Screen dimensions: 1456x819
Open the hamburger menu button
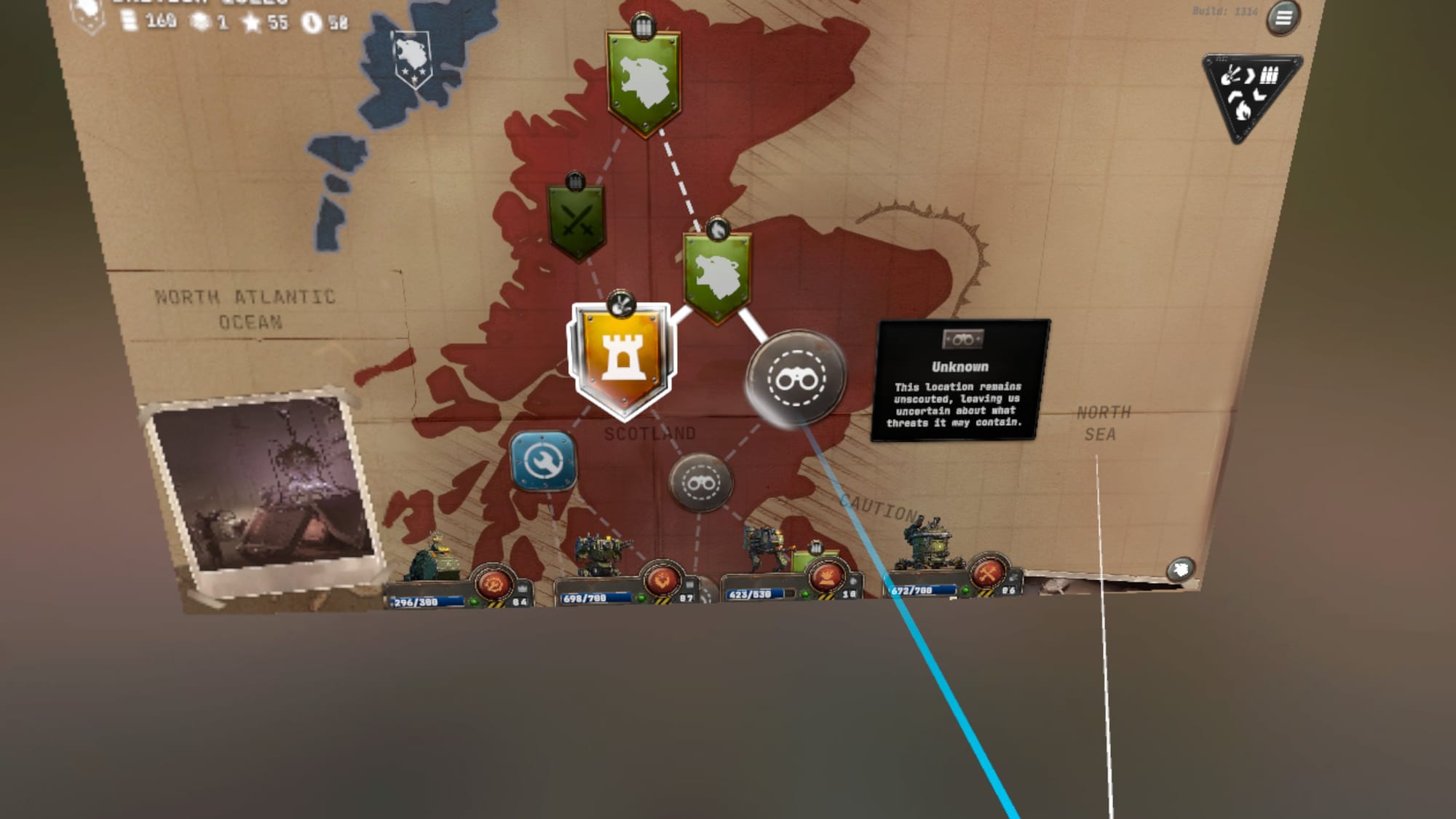[1283, 17]
